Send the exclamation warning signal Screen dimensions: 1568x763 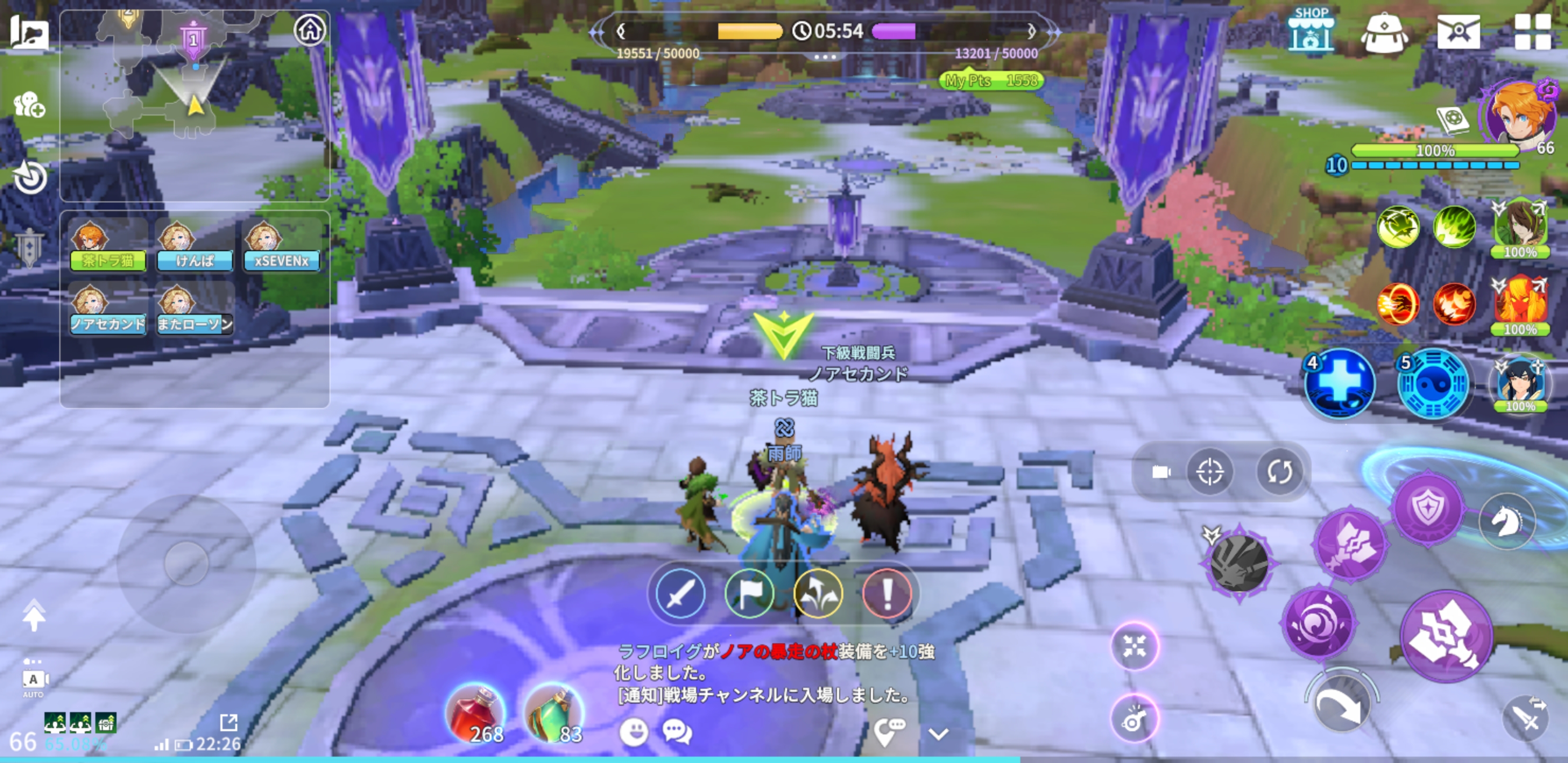click(887, 593)
